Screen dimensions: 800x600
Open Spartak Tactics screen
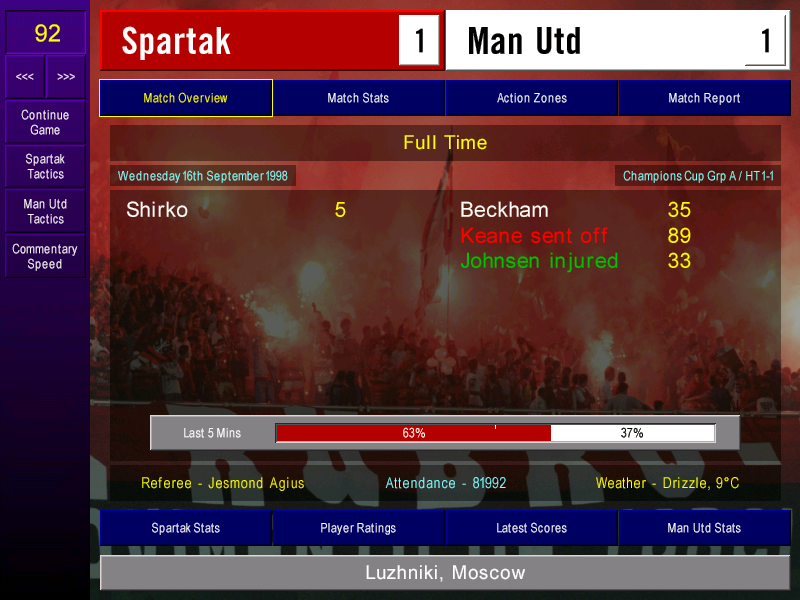click(x=45, y=167)
